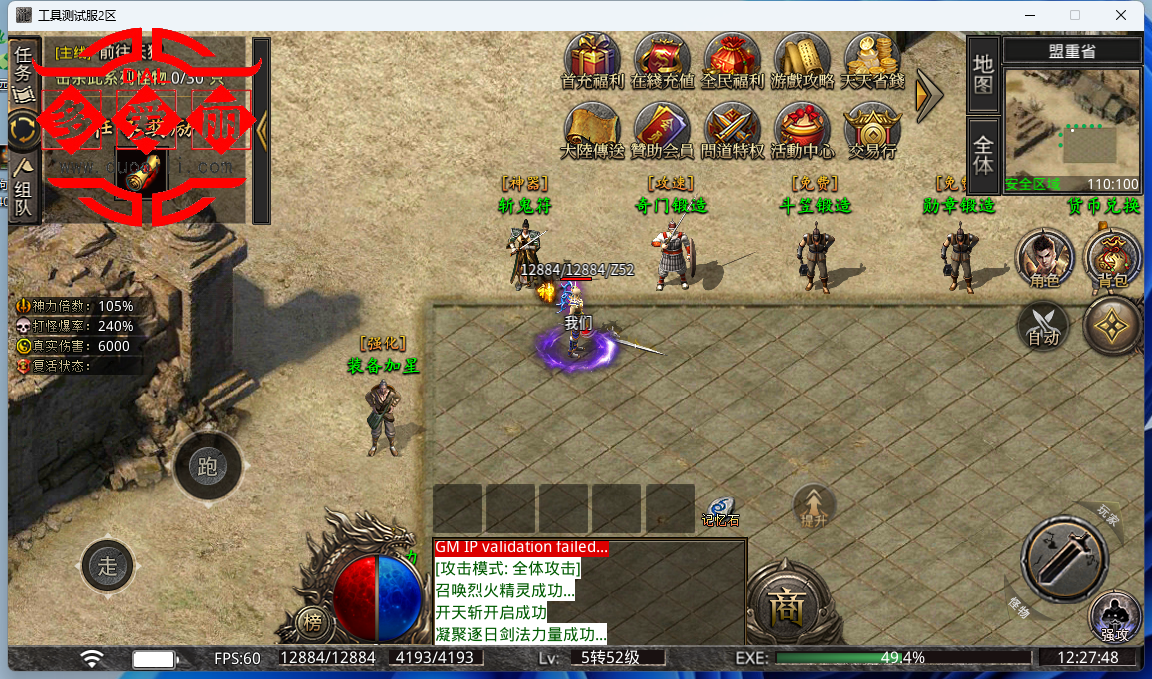Click the 全体 attack mode button
Screen dimensions: 1152x679
[x=983, y=155]
